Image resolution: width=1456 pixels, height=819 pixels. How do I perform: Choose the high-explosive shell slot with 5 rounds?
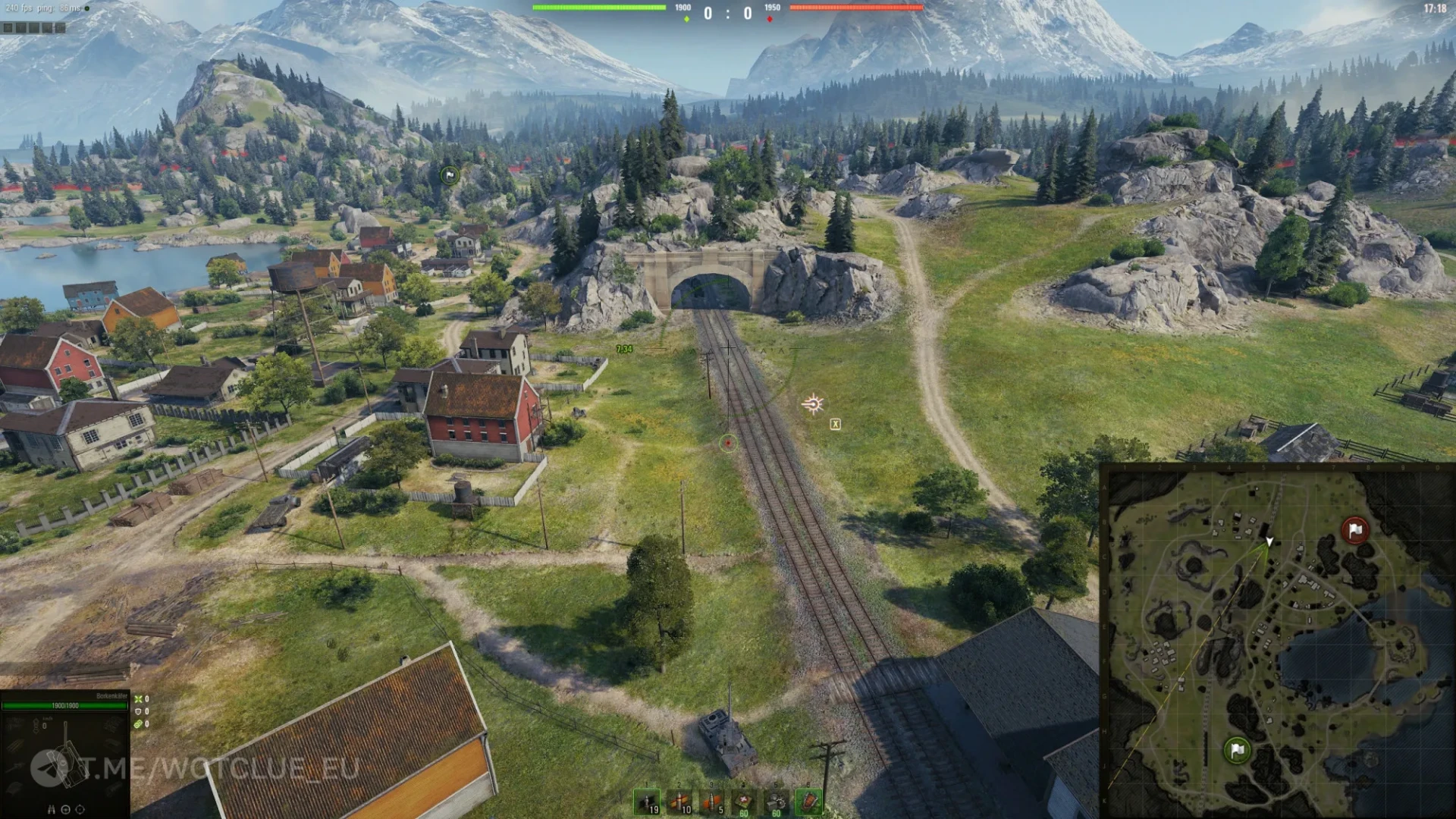(x=711, y=802)
